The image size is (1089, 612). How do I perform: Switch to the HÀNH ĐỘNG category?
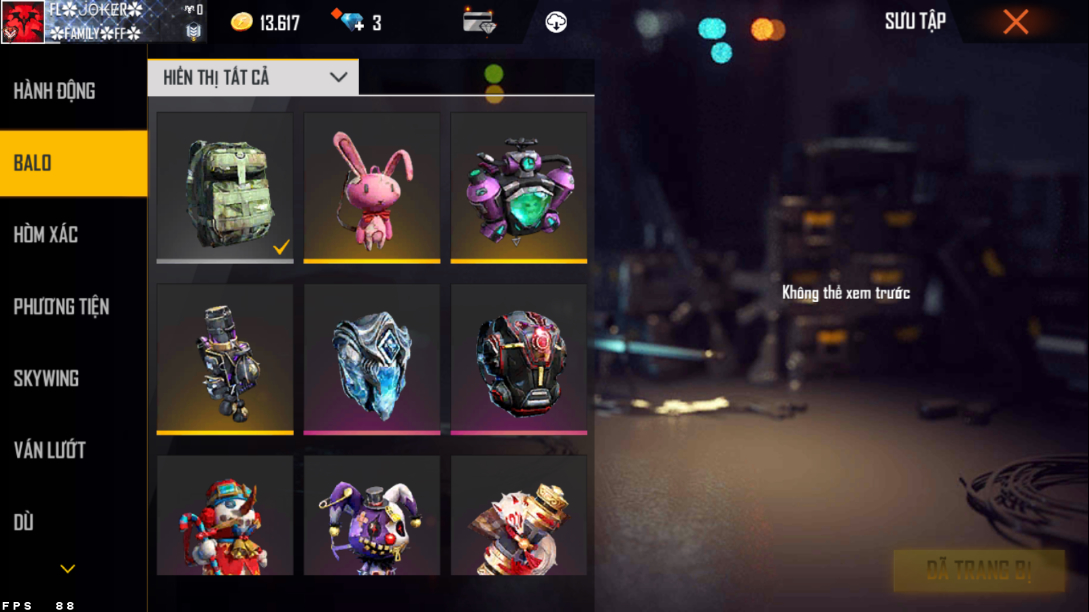point(55,91)
